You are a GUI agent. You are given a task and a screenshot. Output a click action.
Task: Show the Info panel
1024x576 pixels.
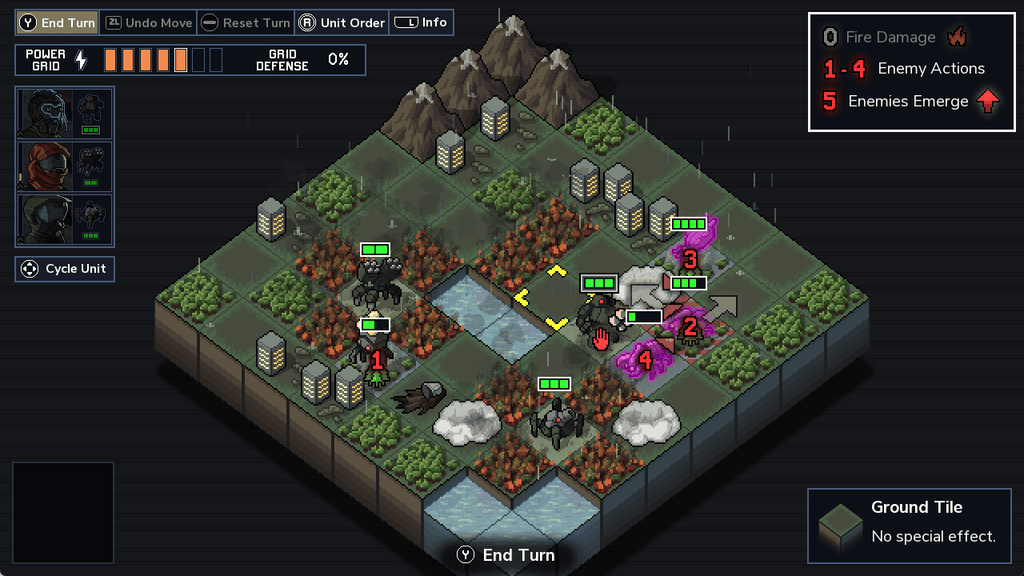(x=421, y=22)
